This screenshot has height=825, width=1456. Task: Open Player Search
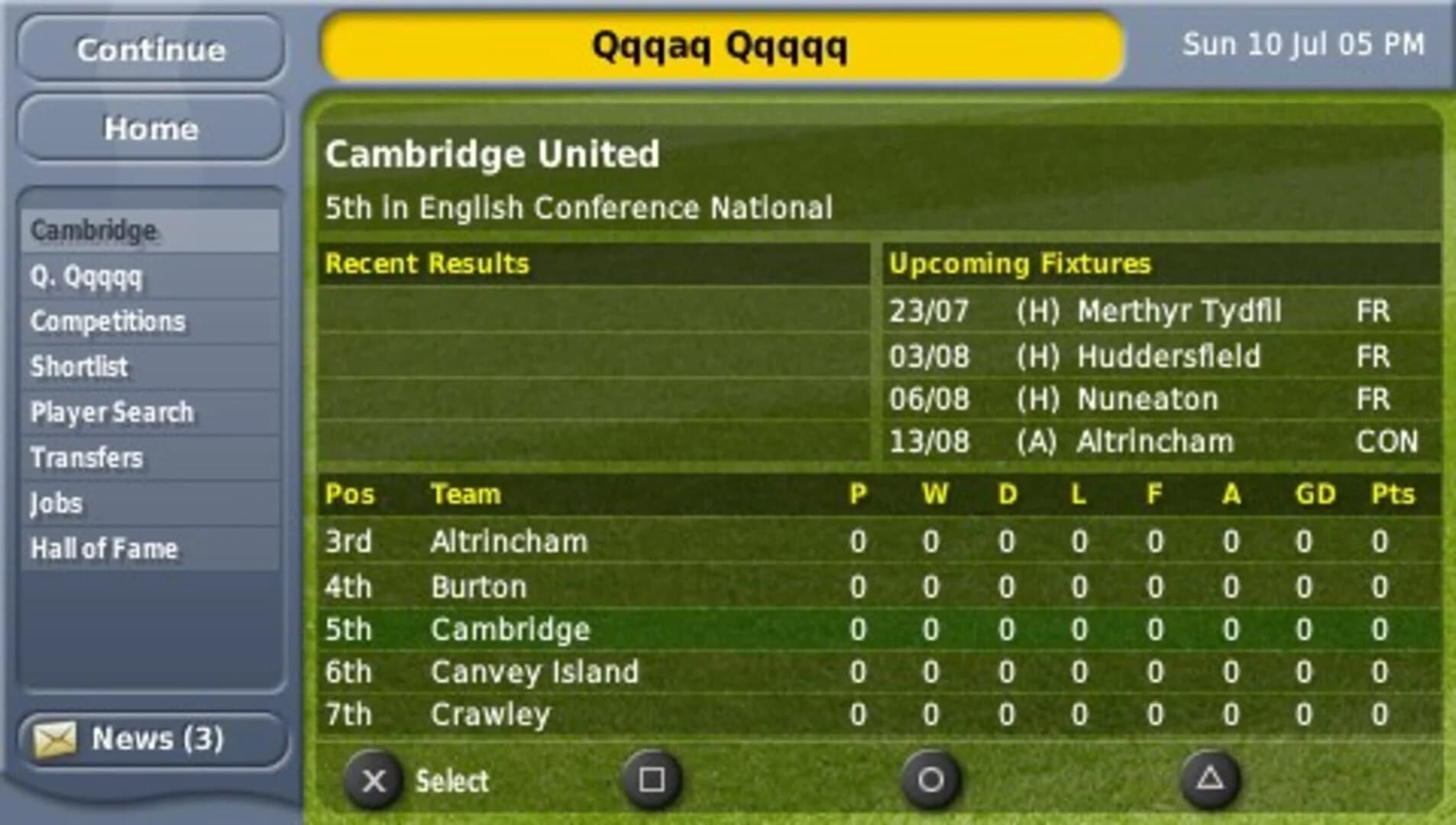coord(112,412)
